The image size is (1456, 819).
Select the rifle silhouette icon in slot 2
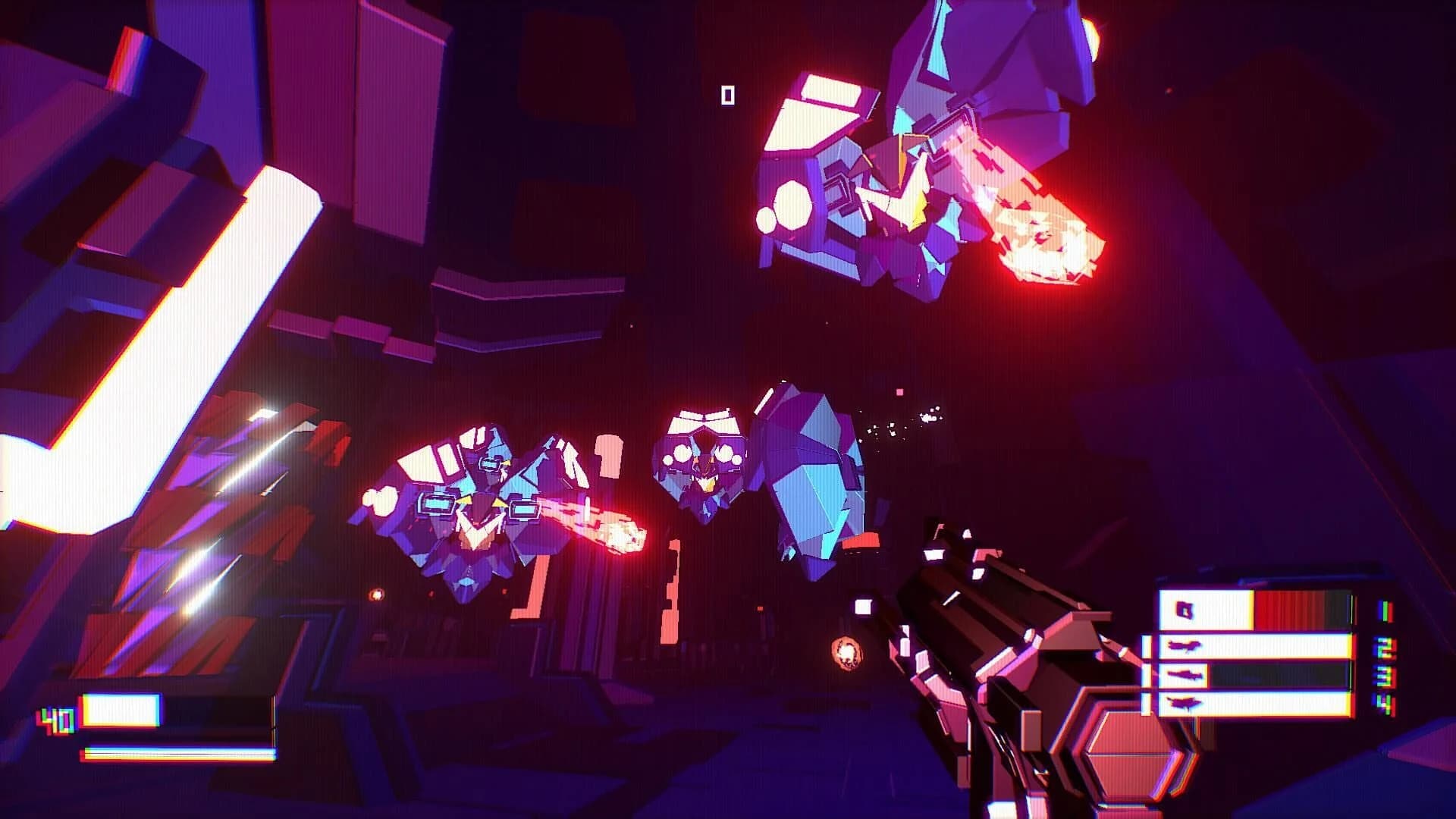click(1184, 646)
